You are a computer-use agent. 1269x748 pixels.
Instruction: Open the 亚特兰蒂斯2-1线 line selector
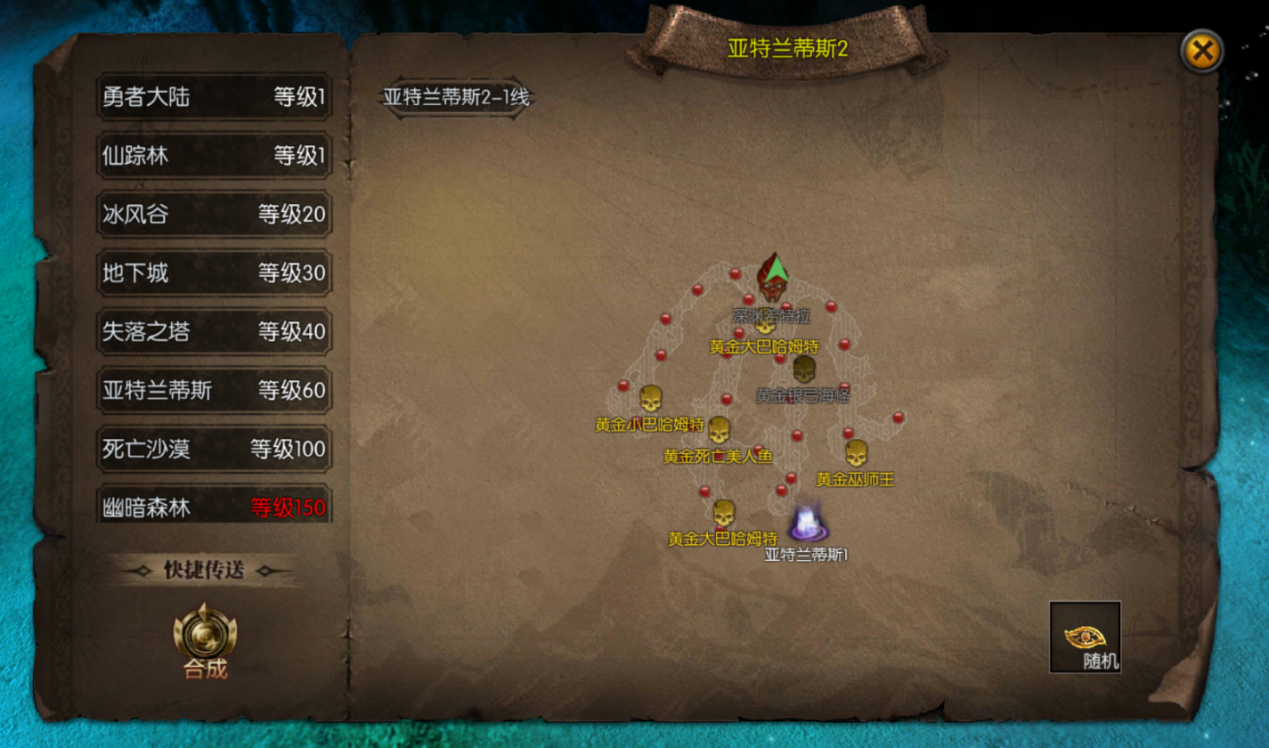coord(456,98)
